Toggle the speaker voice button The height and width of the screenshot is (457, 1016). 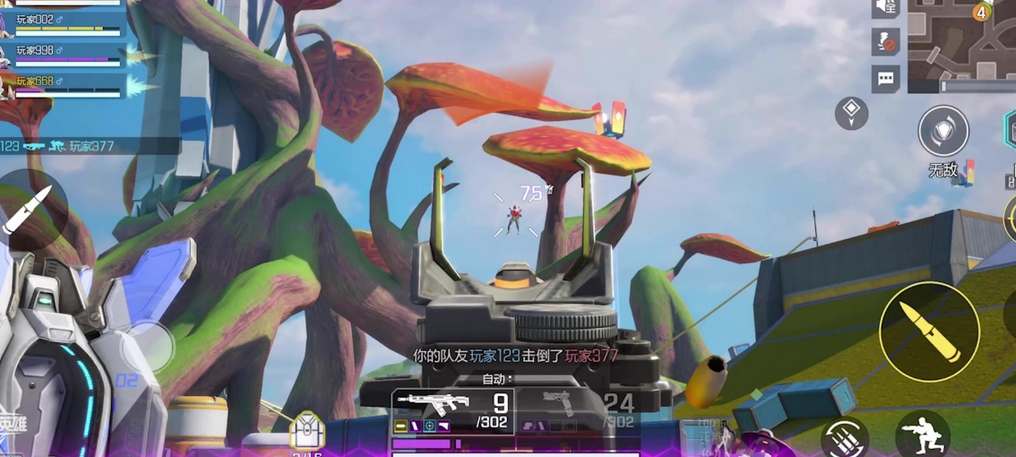885,8
